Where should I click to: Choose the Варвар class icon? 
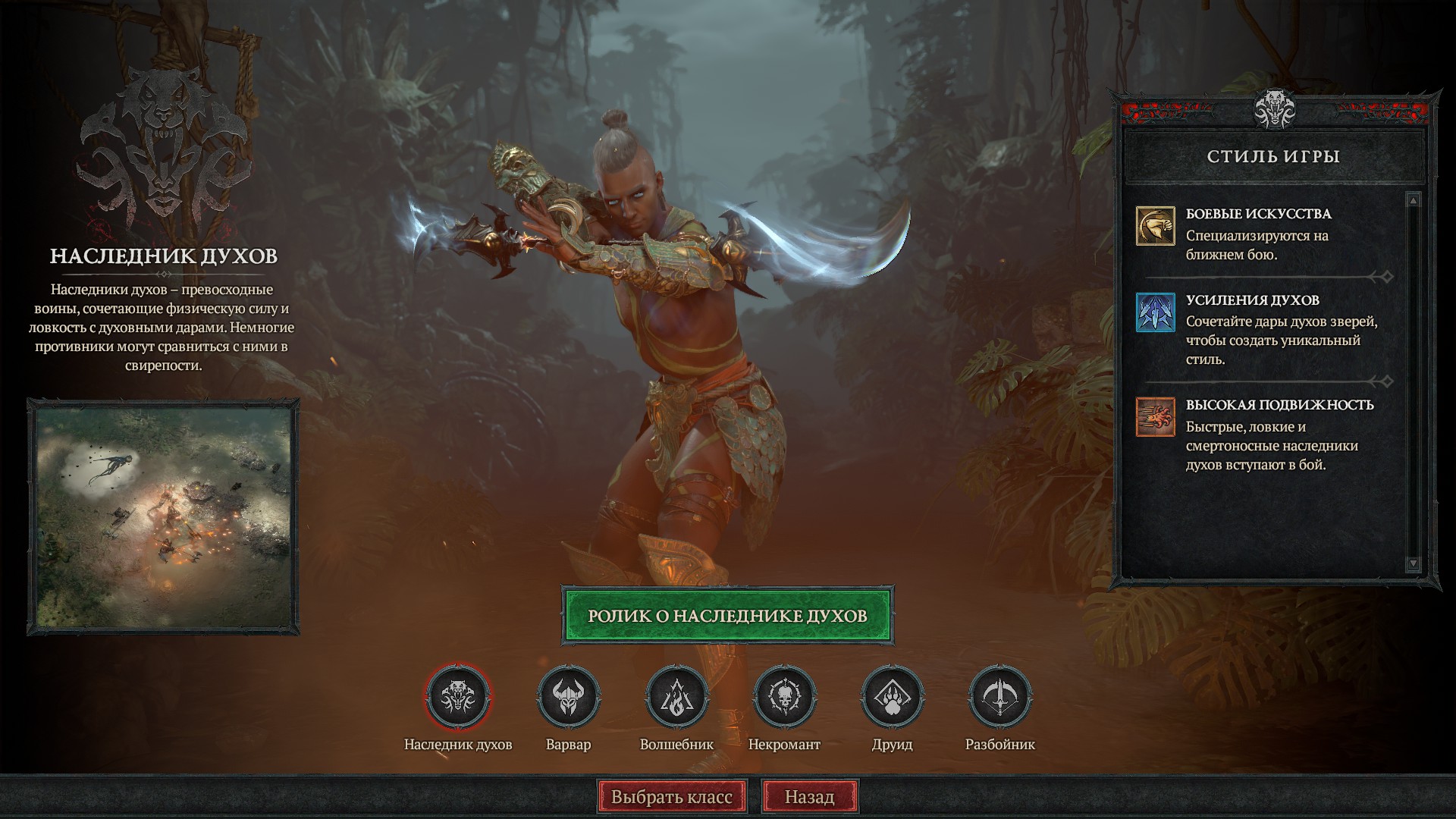tap(568, 696)
